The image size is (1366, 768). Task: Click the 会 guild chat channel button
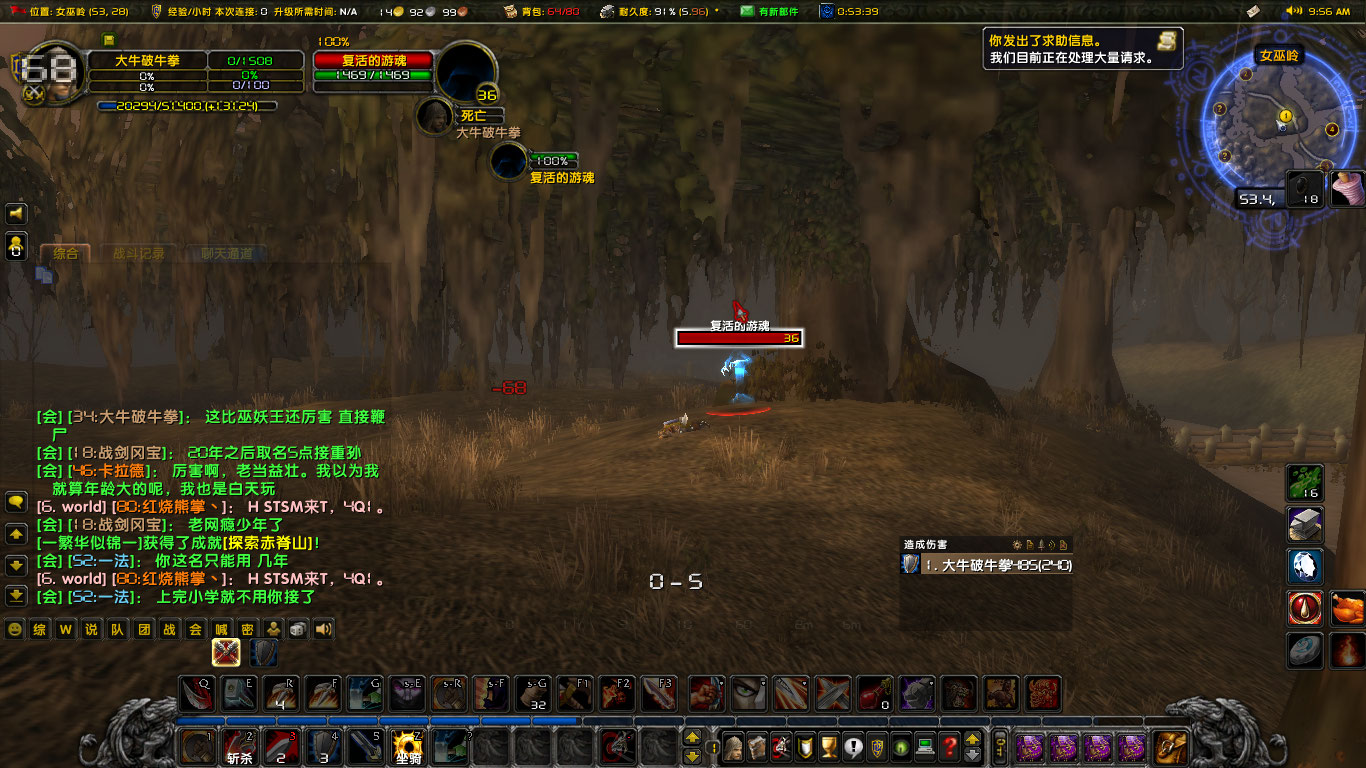[195, 629]
